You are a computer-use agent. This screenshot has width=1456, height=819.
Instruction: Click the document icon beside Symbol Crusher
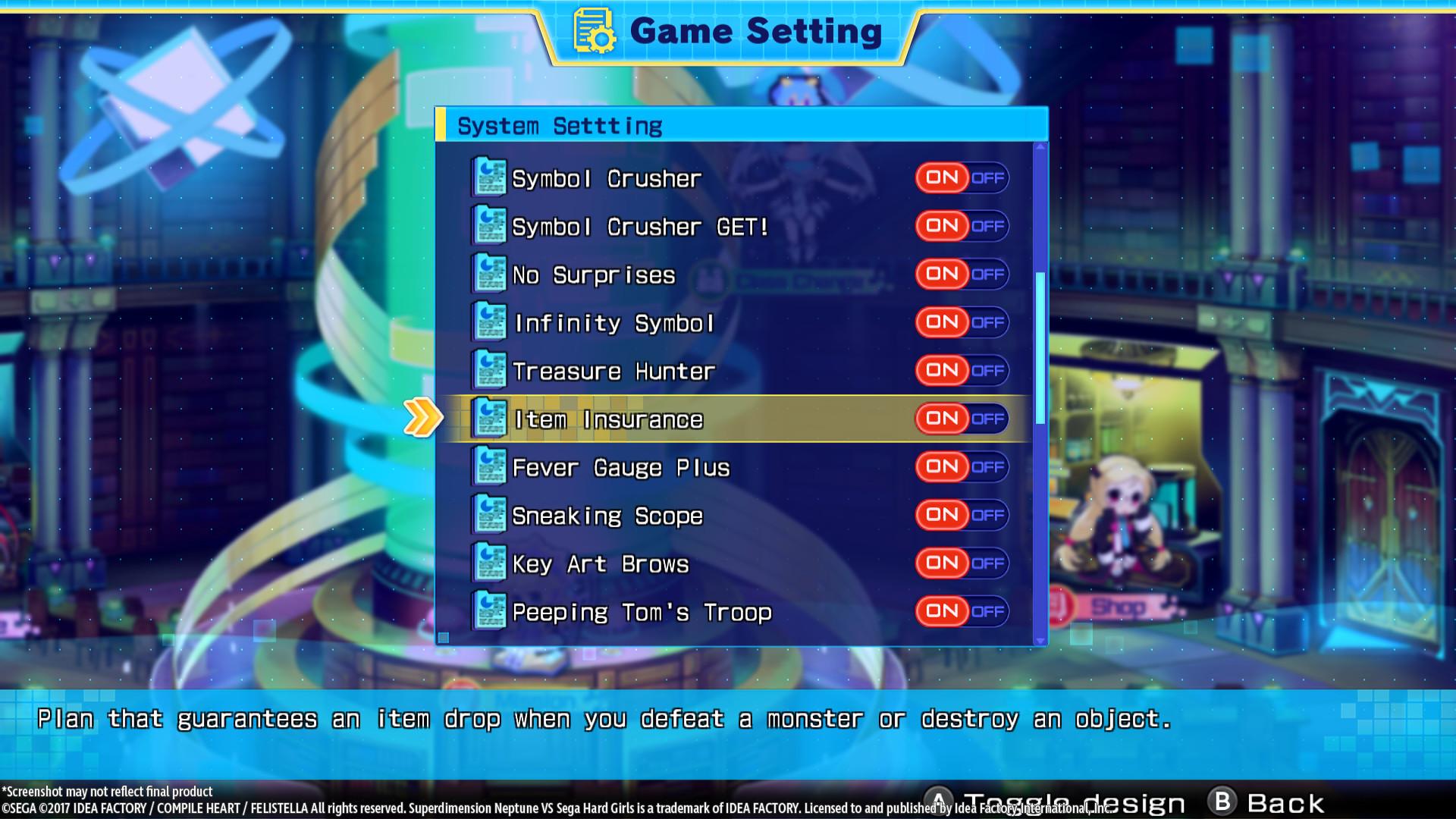click(x=489, y=176)
